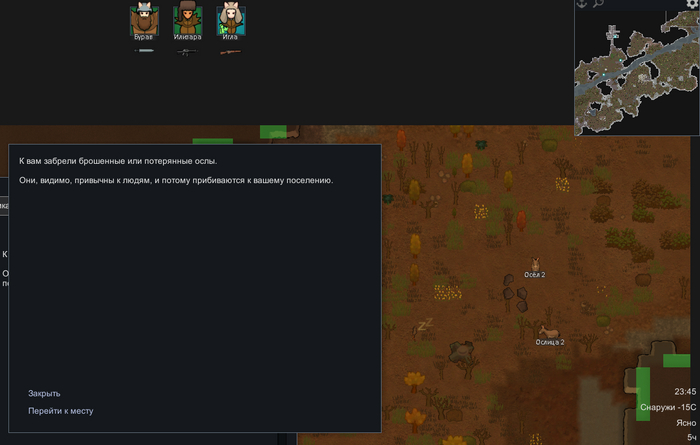Select colonist Игла's portrait

(231, 20)
